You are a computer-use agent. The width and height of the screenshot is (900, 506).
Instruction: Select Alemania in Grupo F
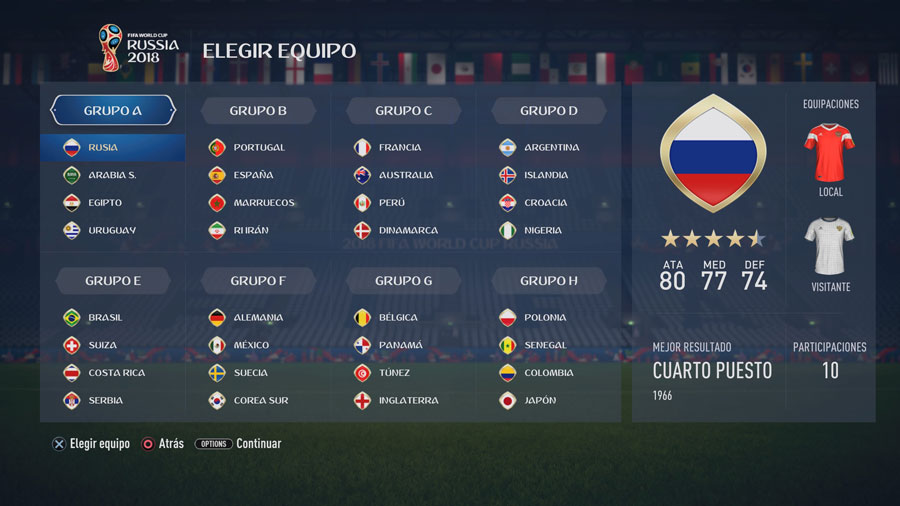point(257,318)
